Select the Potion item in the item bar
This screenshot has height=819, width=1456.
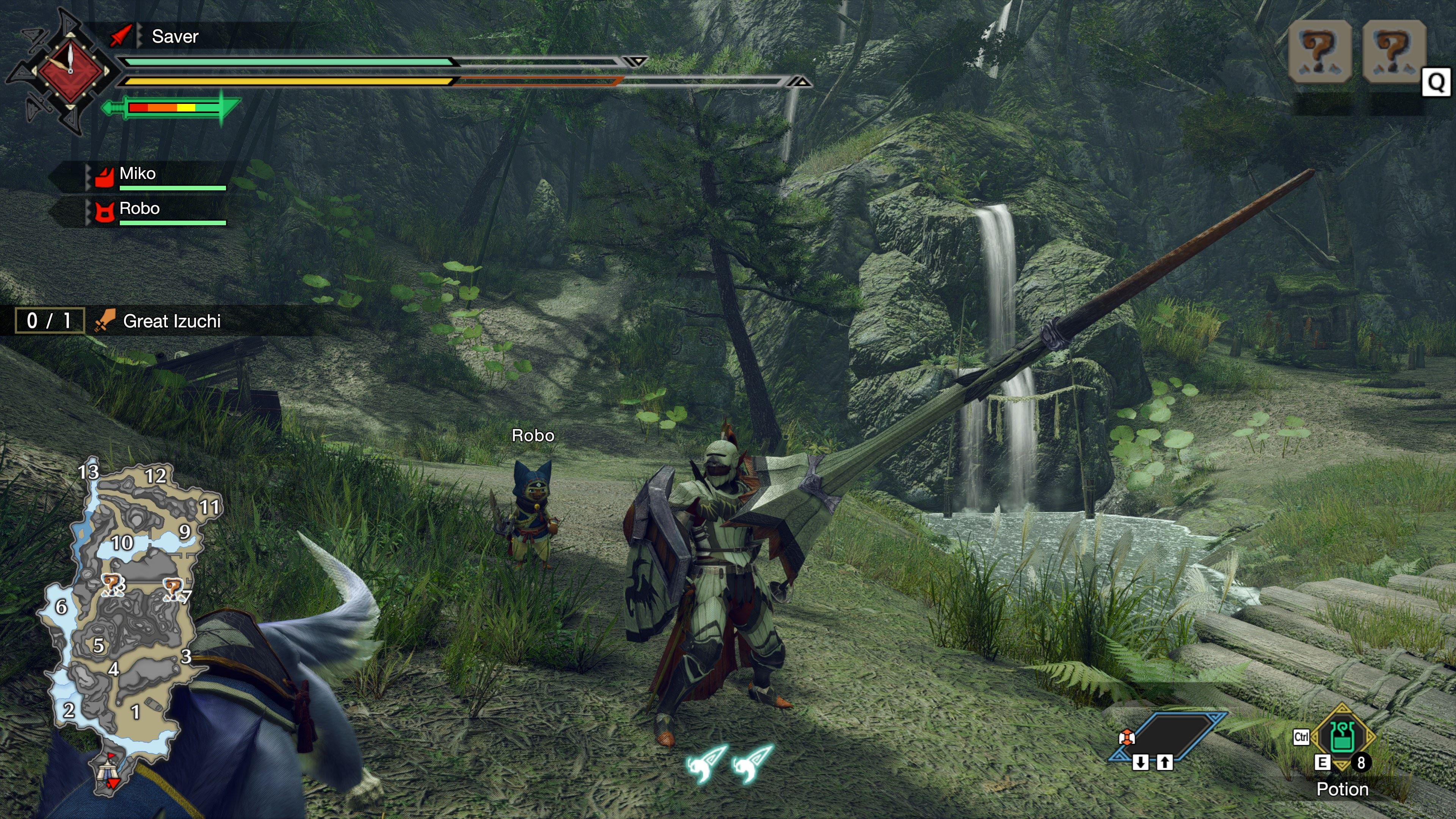point(1341,736)
